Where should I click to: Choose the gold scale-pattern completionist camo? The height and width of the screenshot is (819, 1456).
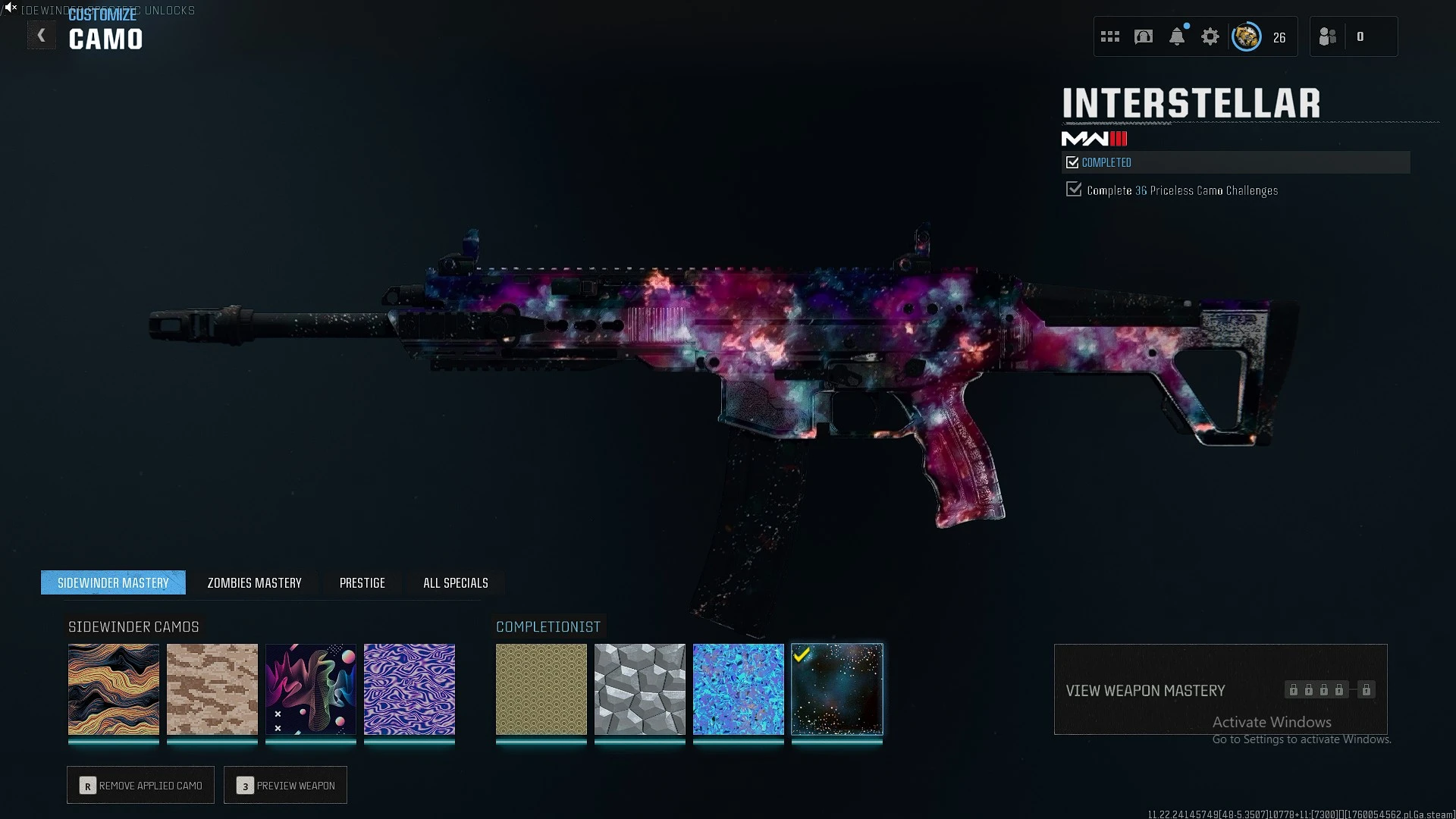coord(541,689)
